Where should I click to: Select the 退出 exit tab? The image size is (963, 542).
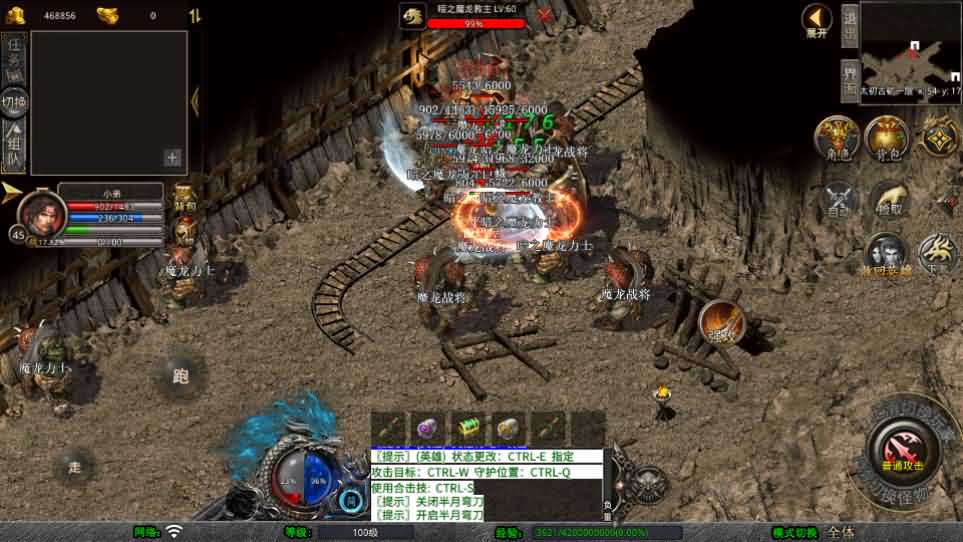[x=849, y=24]
